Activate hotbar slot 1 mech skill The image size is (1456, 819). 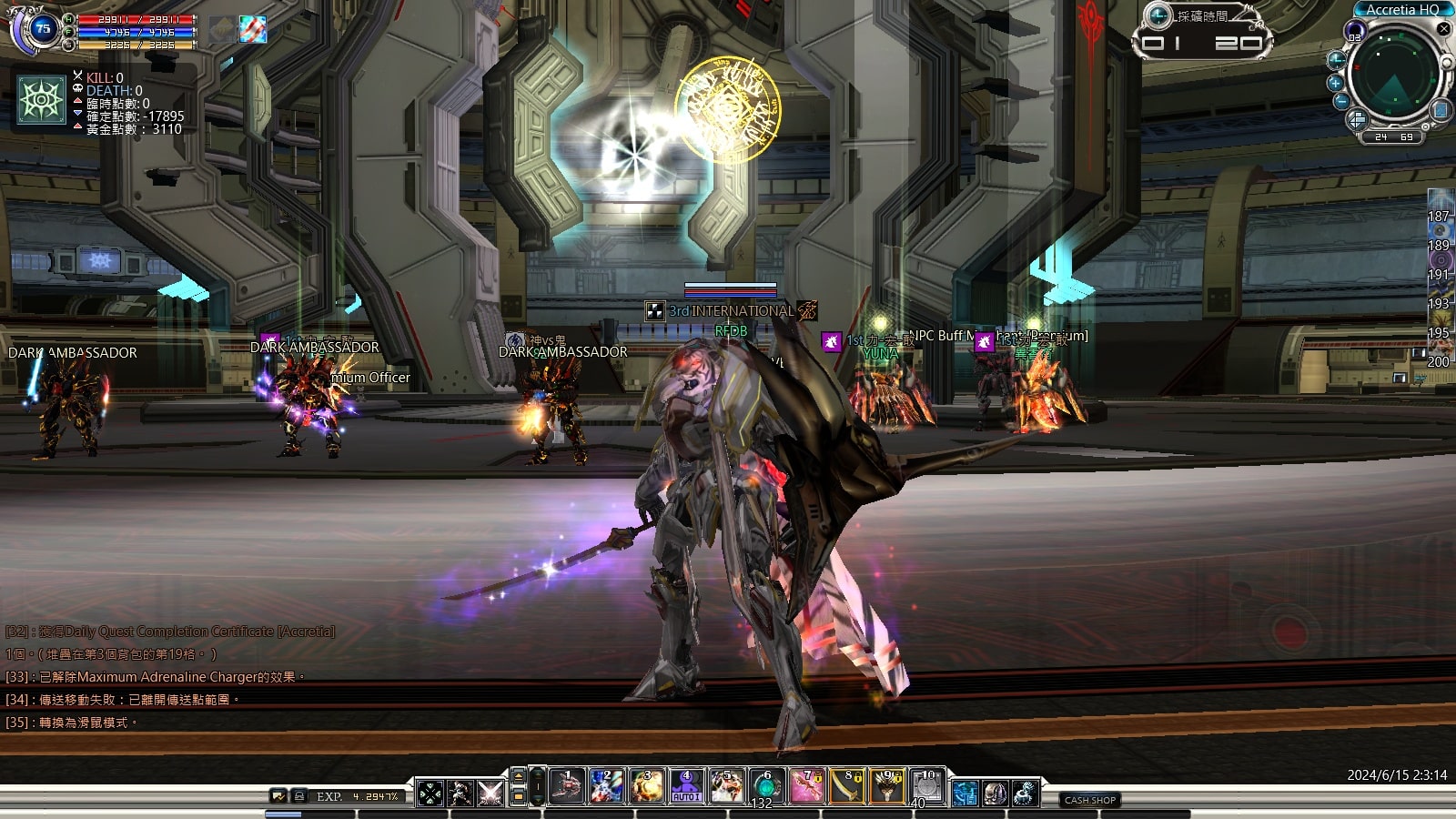(567, 787)
